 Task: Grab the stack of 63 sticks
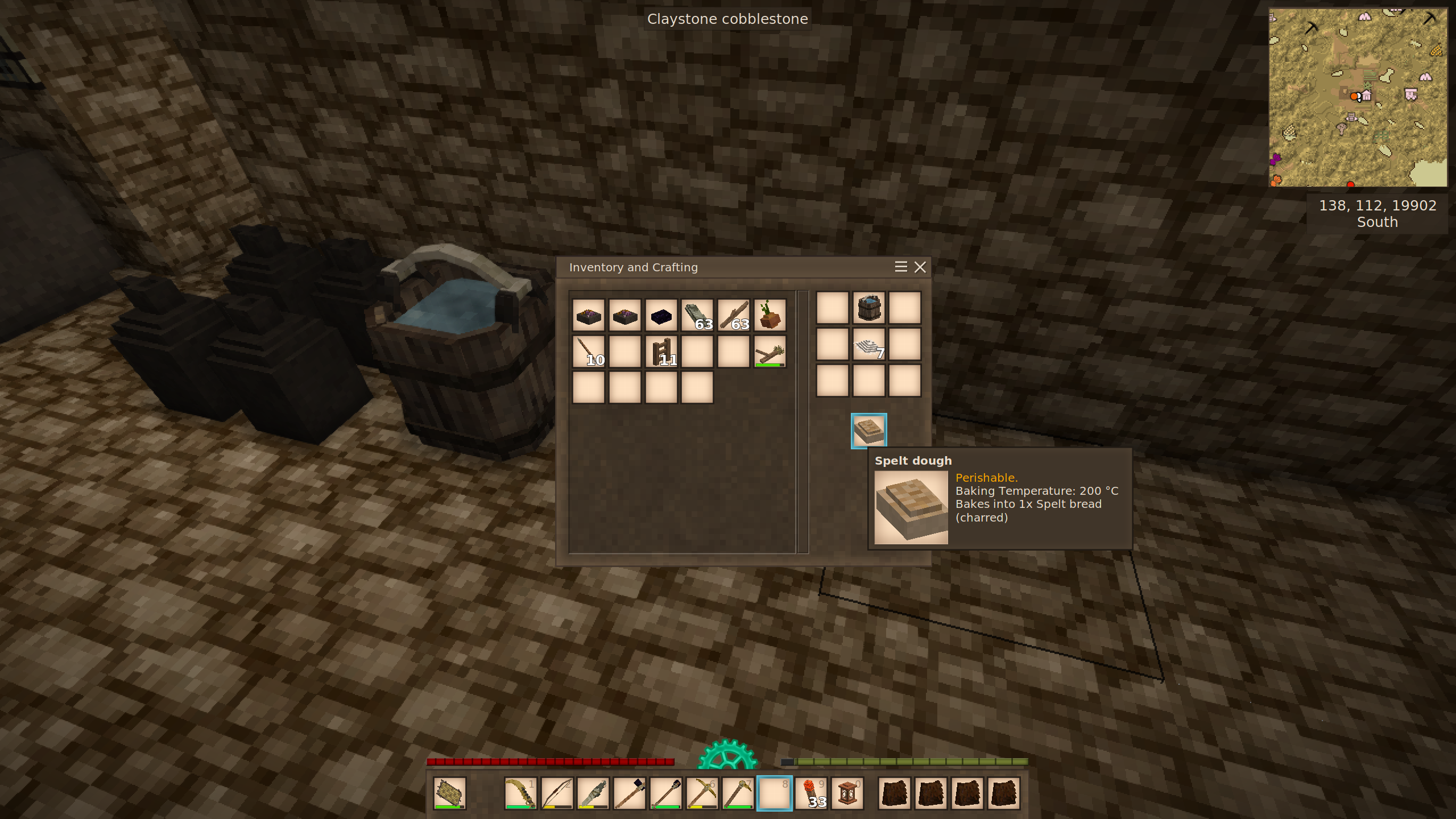(x=734, y=315)
